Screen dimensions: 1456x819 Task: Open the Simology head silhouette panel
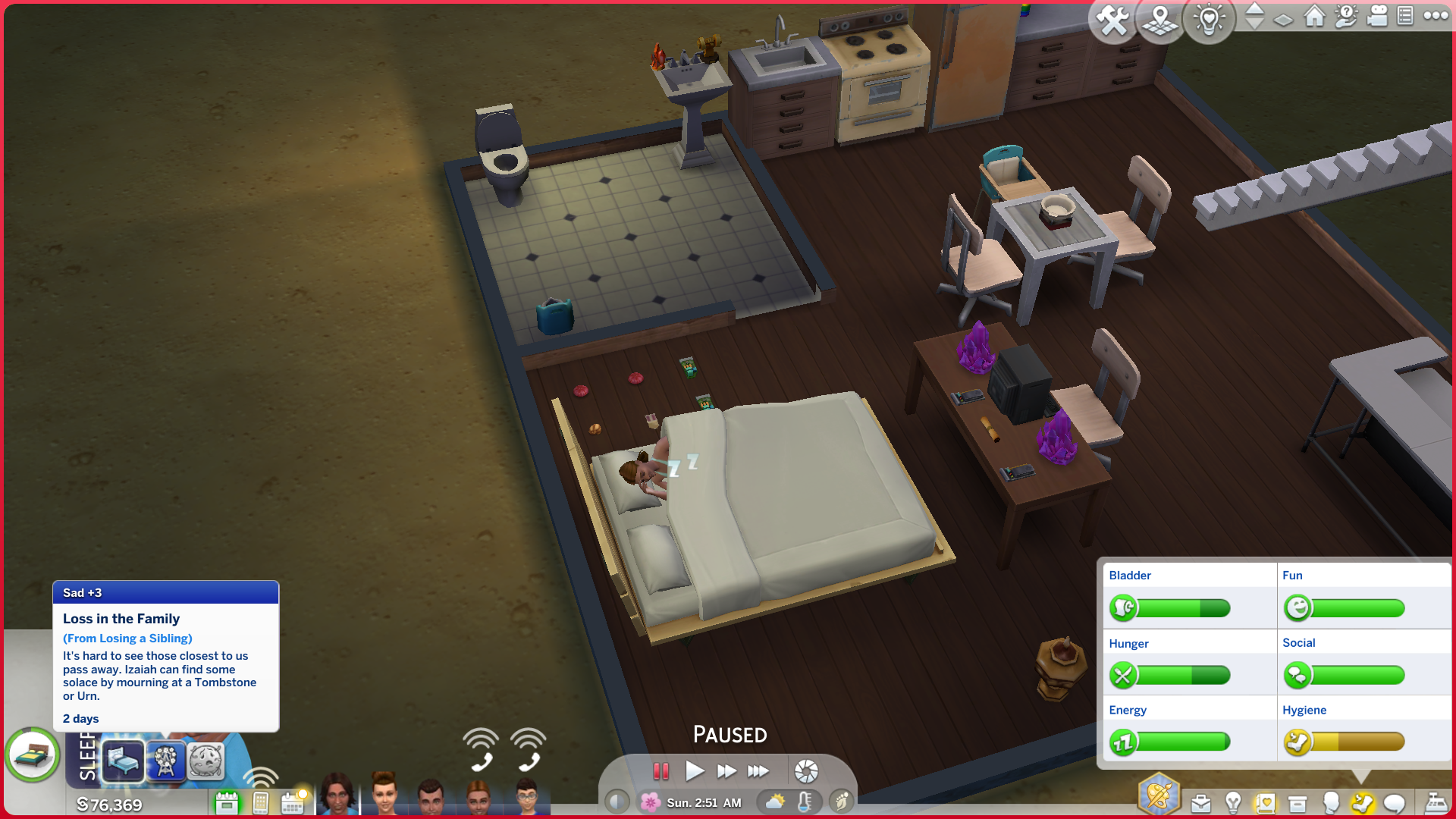click(x=1330, y=802)
